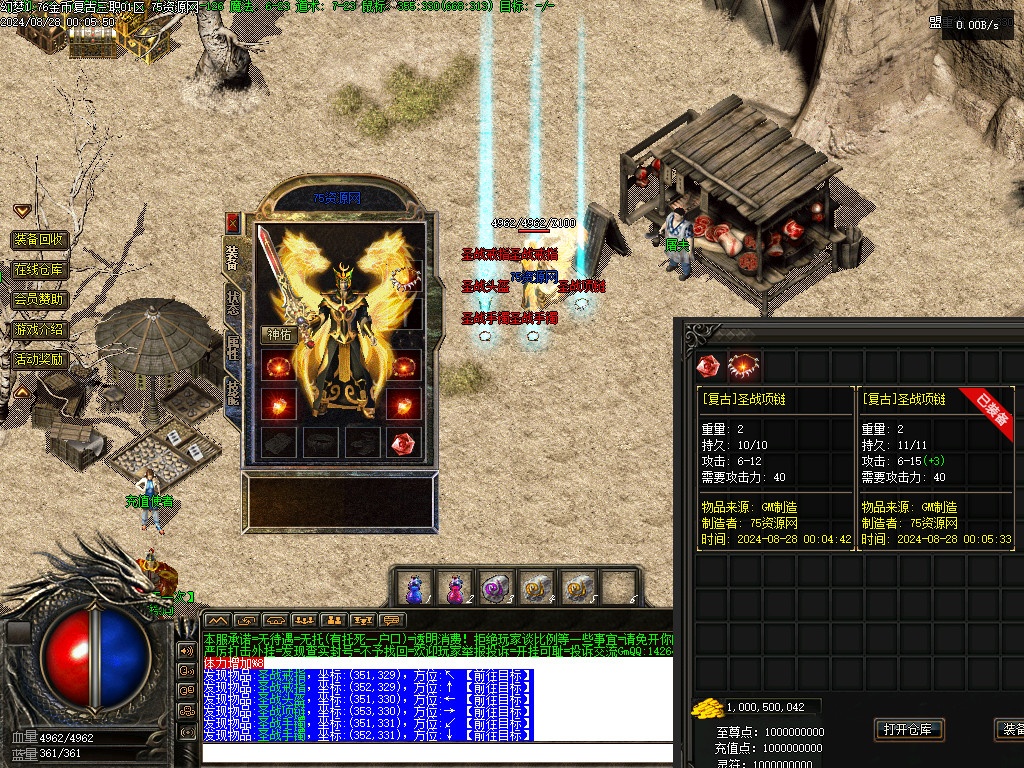Show the 游戏介绍 game introduction
The image size is (1024, 768).
(x=39, y=329)
